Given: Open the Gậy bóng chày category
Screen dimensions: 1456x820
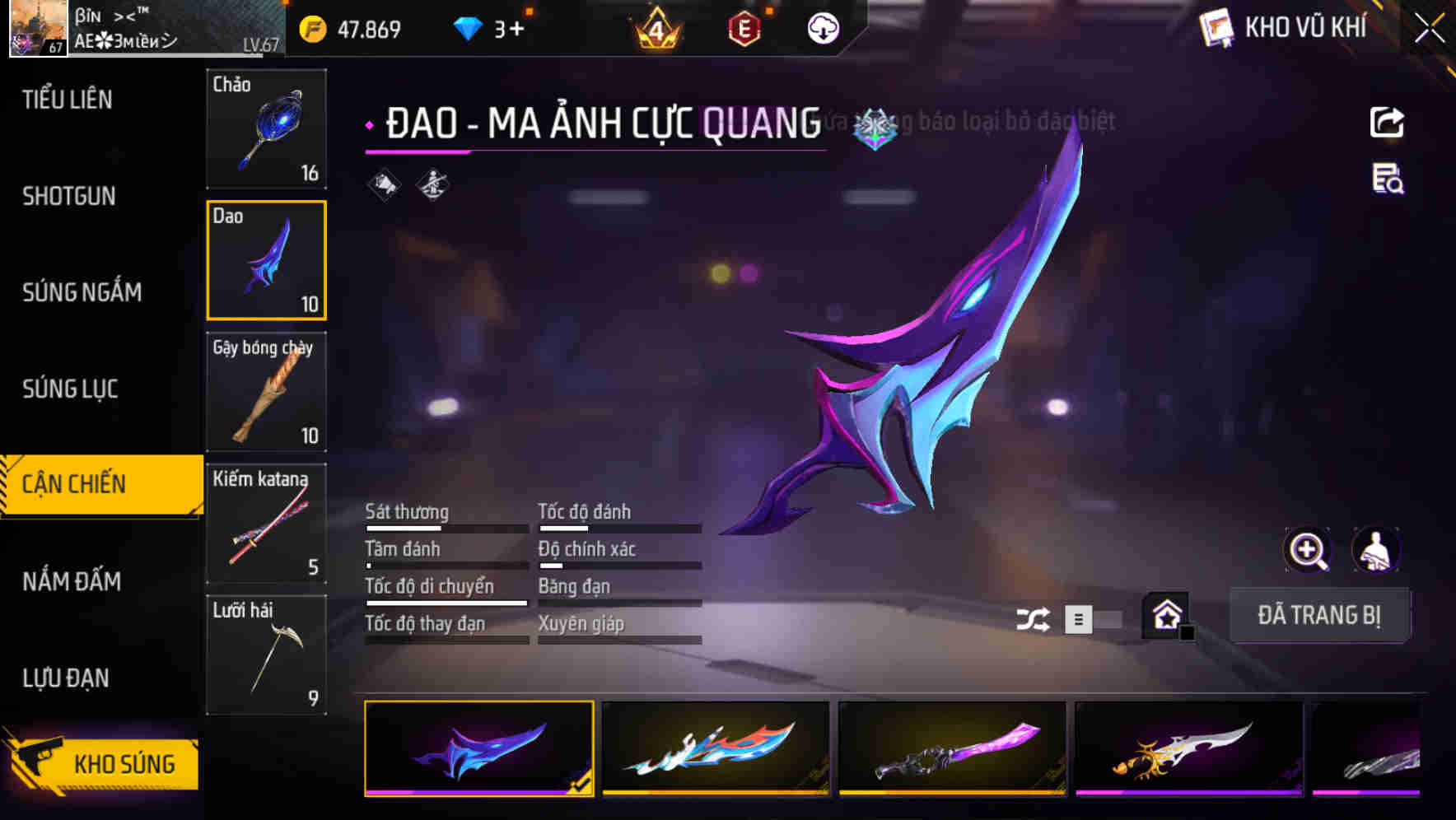Looking at the screenshot, I should [x=266, y=393].
